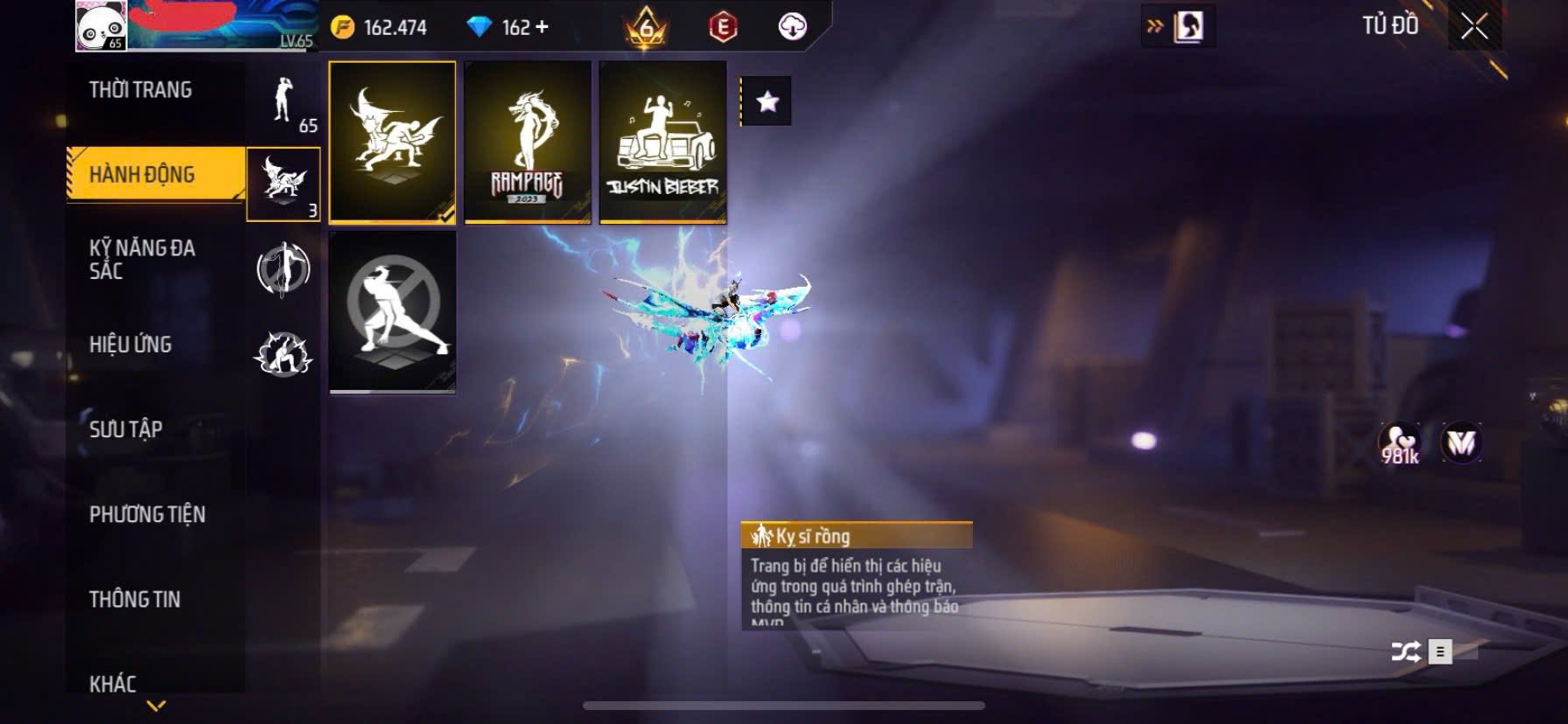The image size is (1568, 724).
Task: Choose the Justin Bieber animation tile
Action: click(x=662, y=142)
